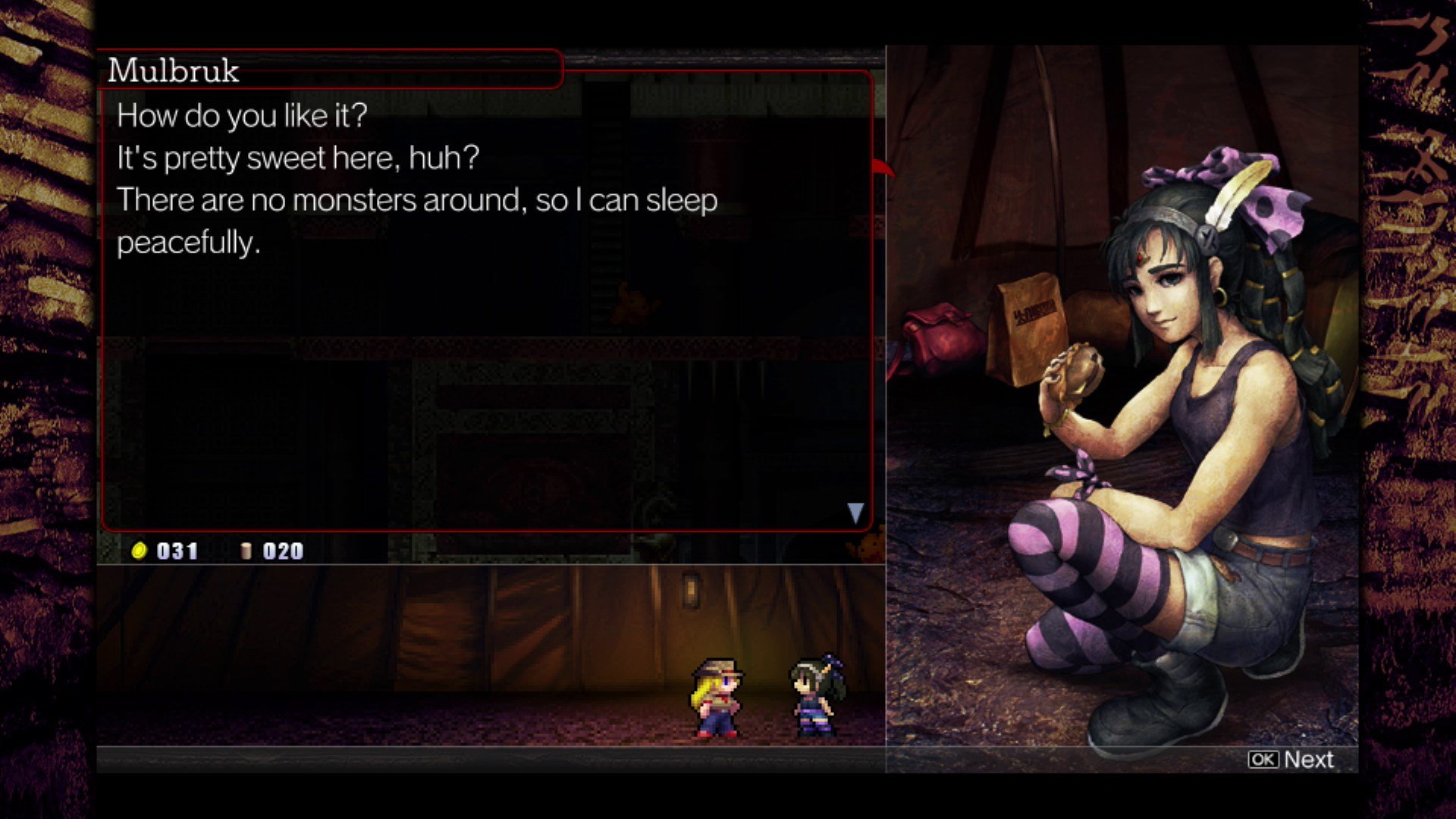The image size is (1456, 819).
Task: Click the Next label at bottom right
Action: (1309, 760)
